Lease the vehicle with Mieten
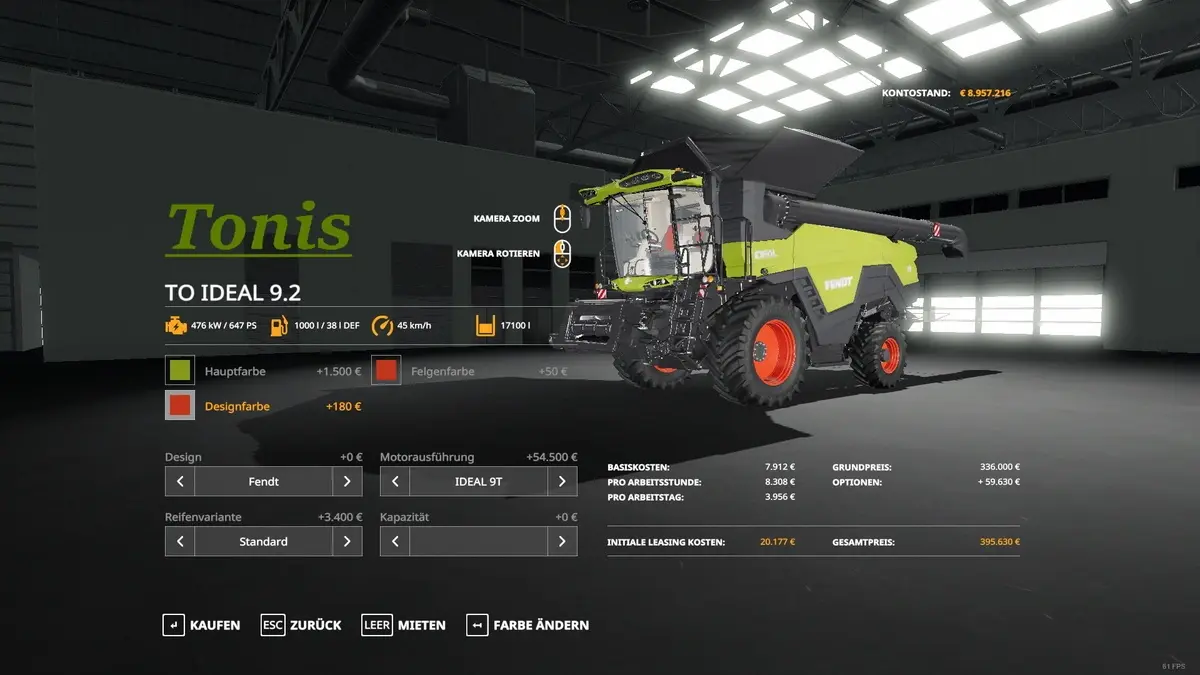 click(x=404, y=625)
